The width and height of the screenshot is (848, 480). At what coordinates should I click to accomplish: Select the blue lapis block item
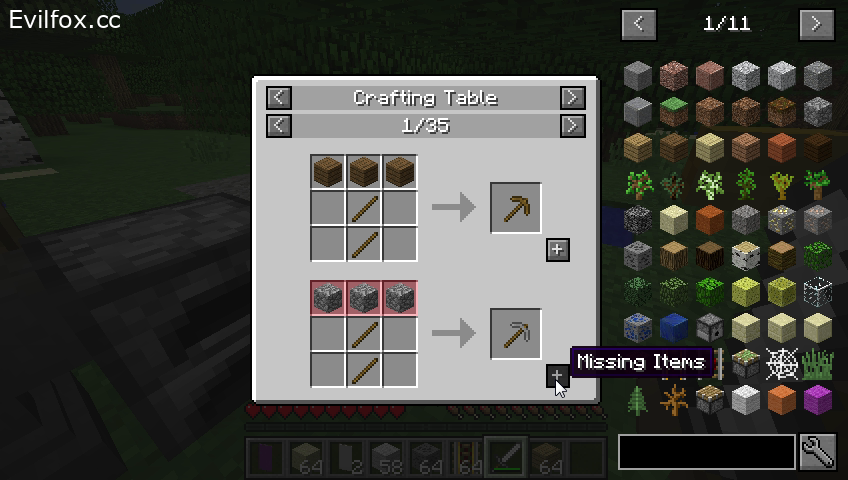pos(674,328)
